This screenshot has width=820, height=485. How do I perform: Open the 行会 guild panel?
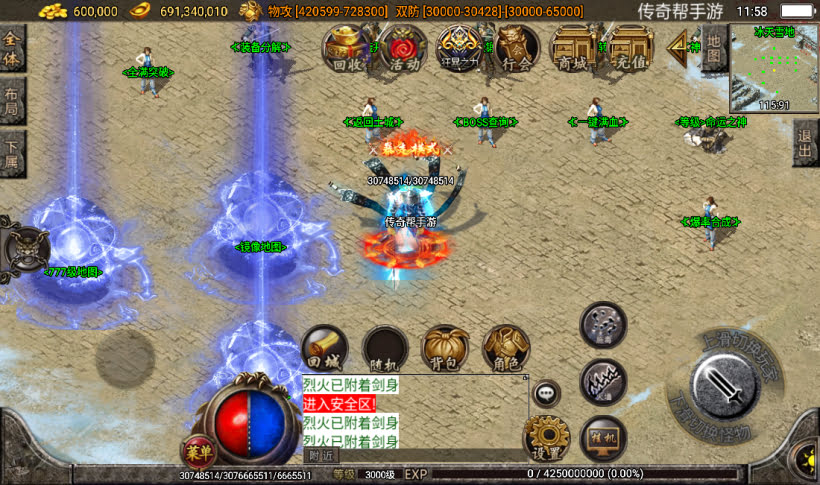(516, 48)
